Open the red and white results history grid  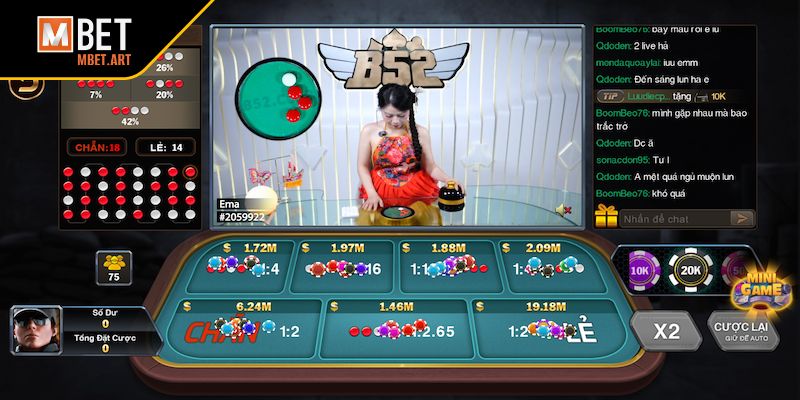click(x=129, y=195)
